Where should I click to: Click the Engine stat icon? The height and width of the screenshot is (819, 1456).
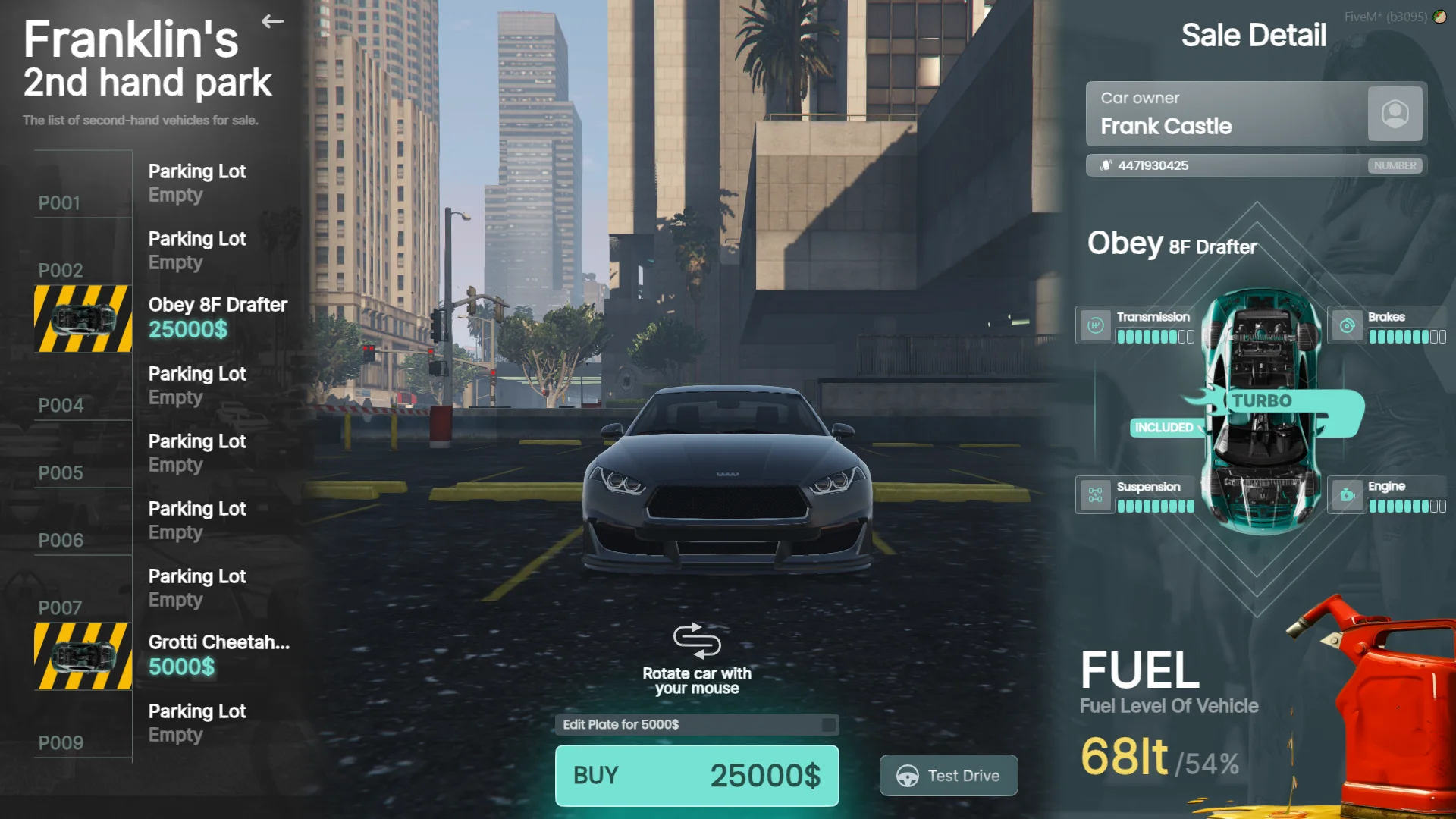point(1347,495)
